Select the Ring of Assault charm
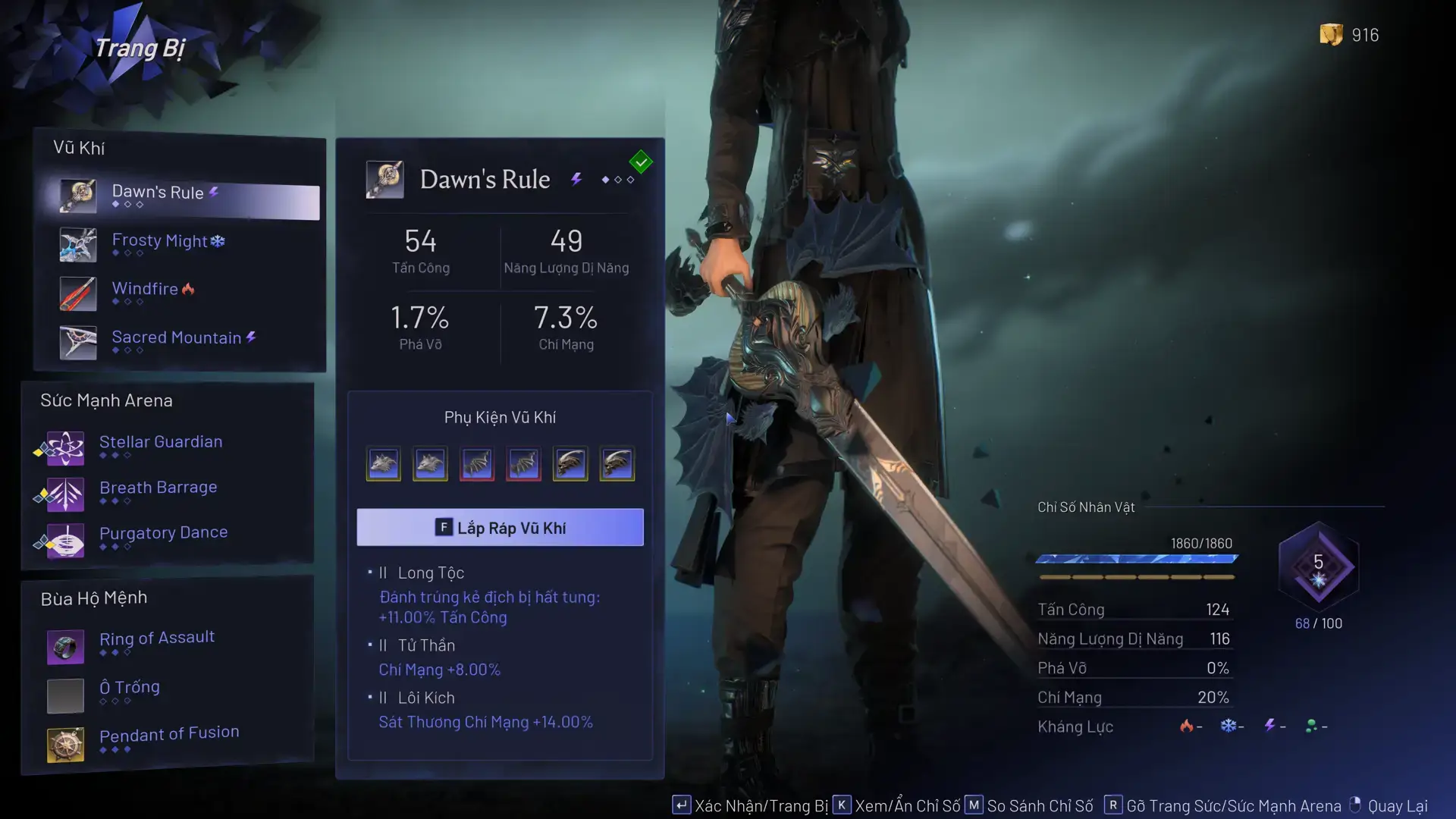The width and height of the screenshot is (1456, 819). pos(156,642)
